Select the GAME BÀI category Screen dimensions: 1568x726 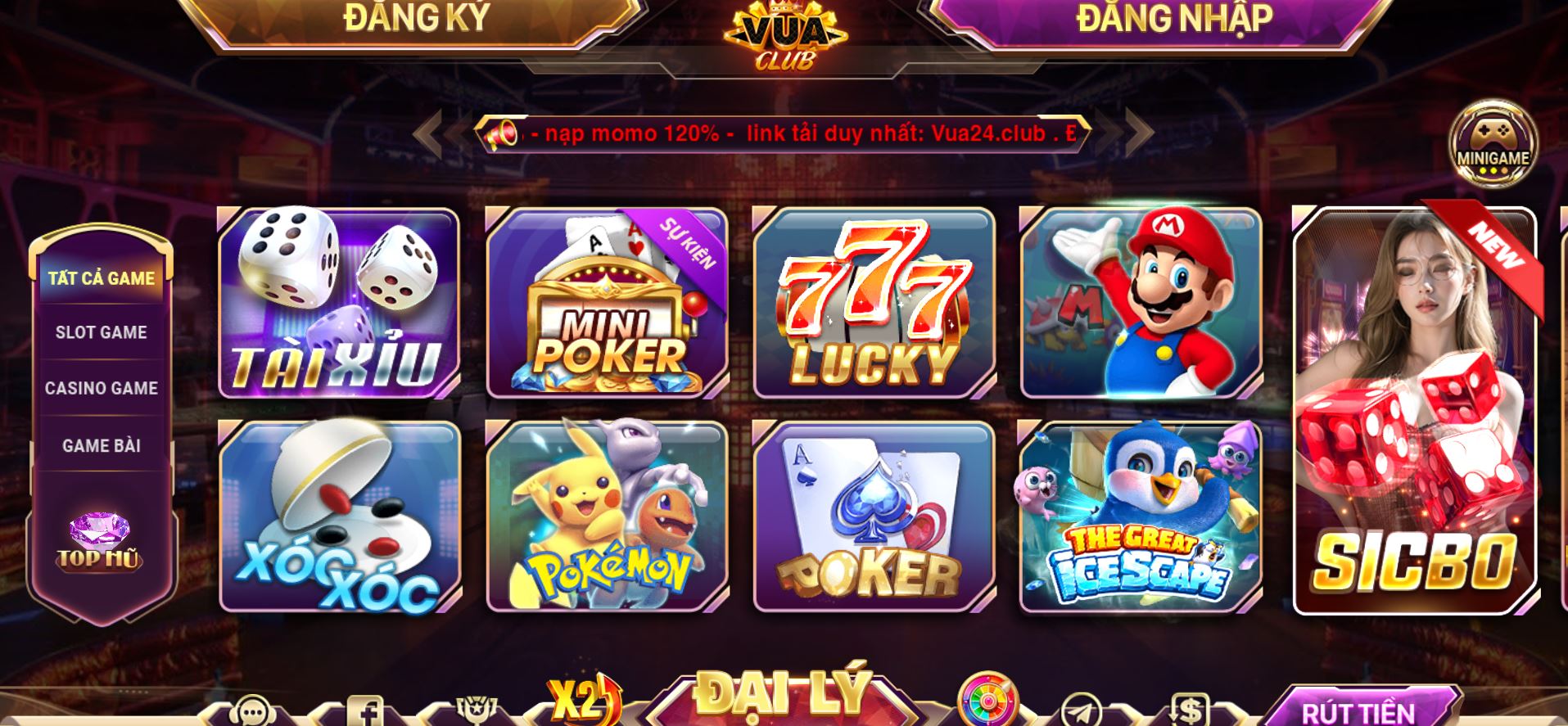pos(100,444)
